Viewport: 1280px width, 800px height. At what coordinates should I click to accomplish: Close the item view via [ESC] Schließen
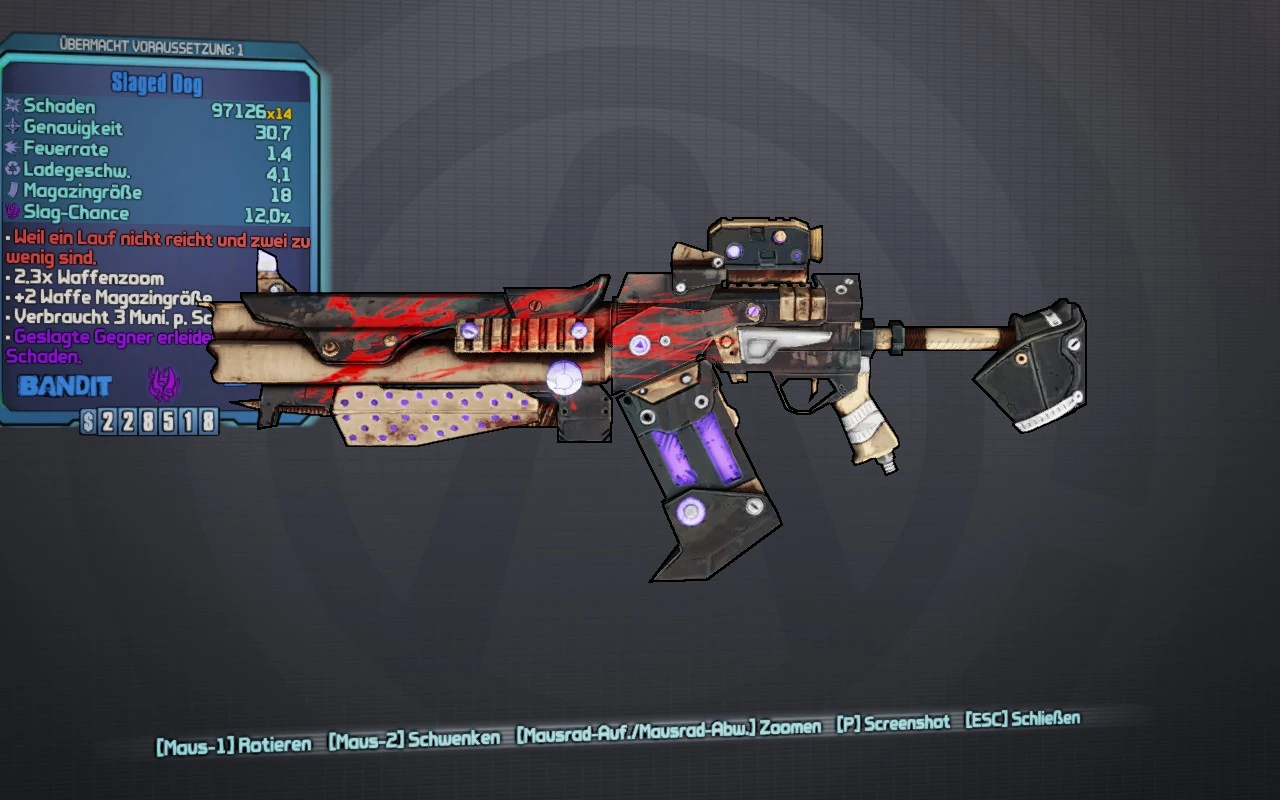click(x=1021, y=717)
